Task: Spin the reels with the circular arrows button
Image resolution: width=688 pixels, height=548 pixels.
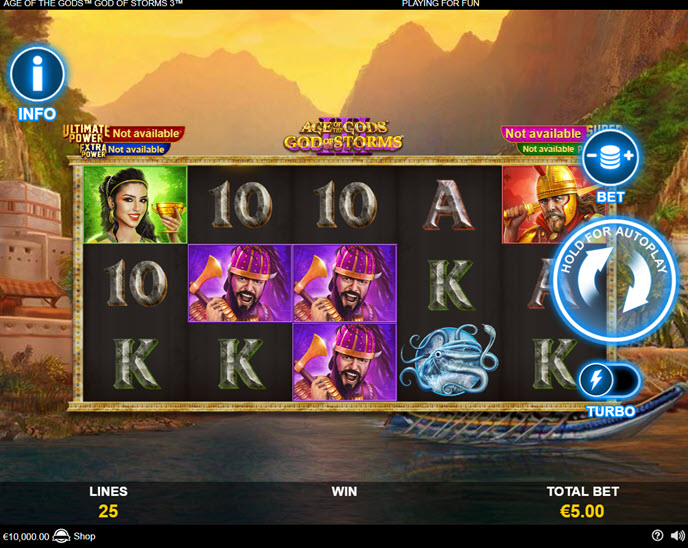Action: pyautogui.click(x=615, y=280)
